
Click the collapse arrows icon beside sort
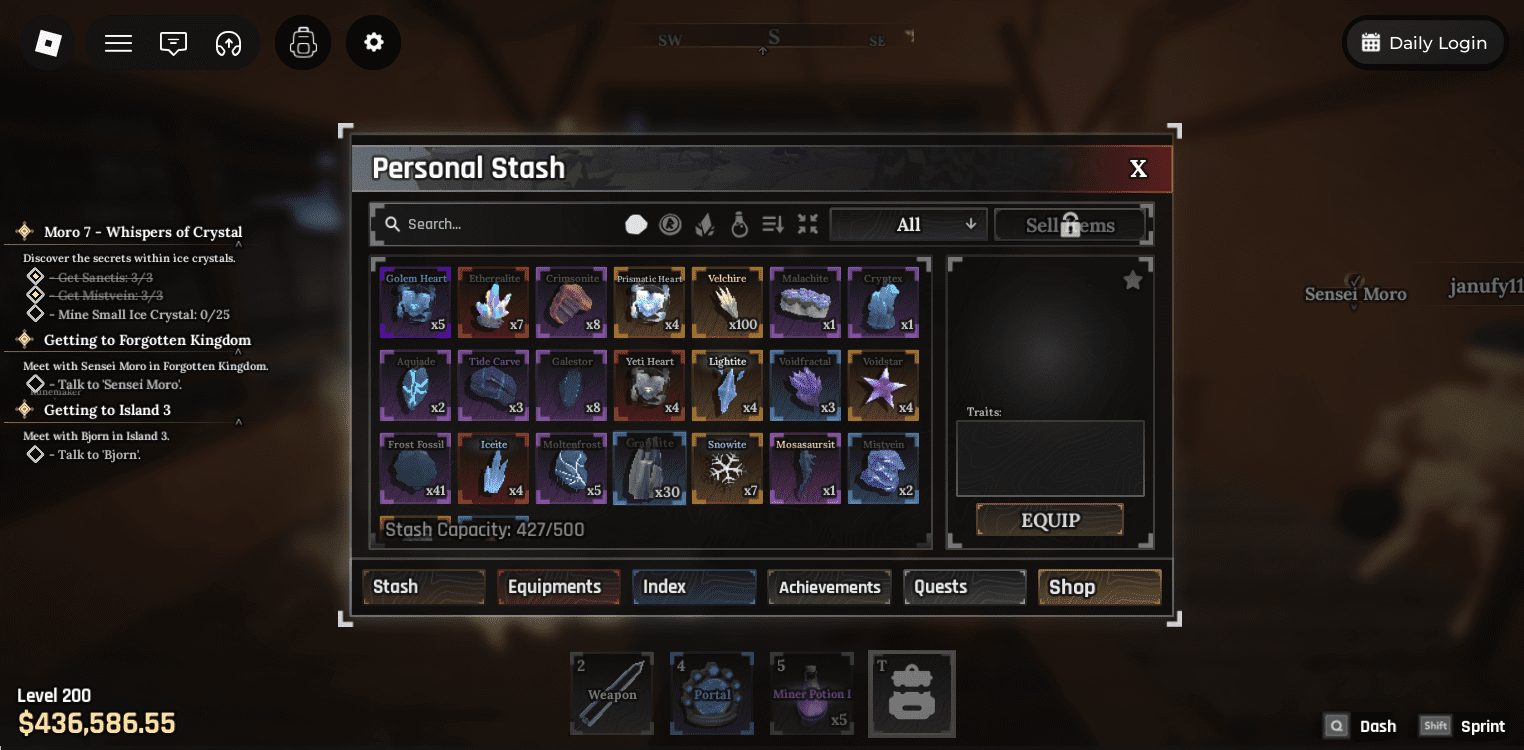tap(807, 224)
